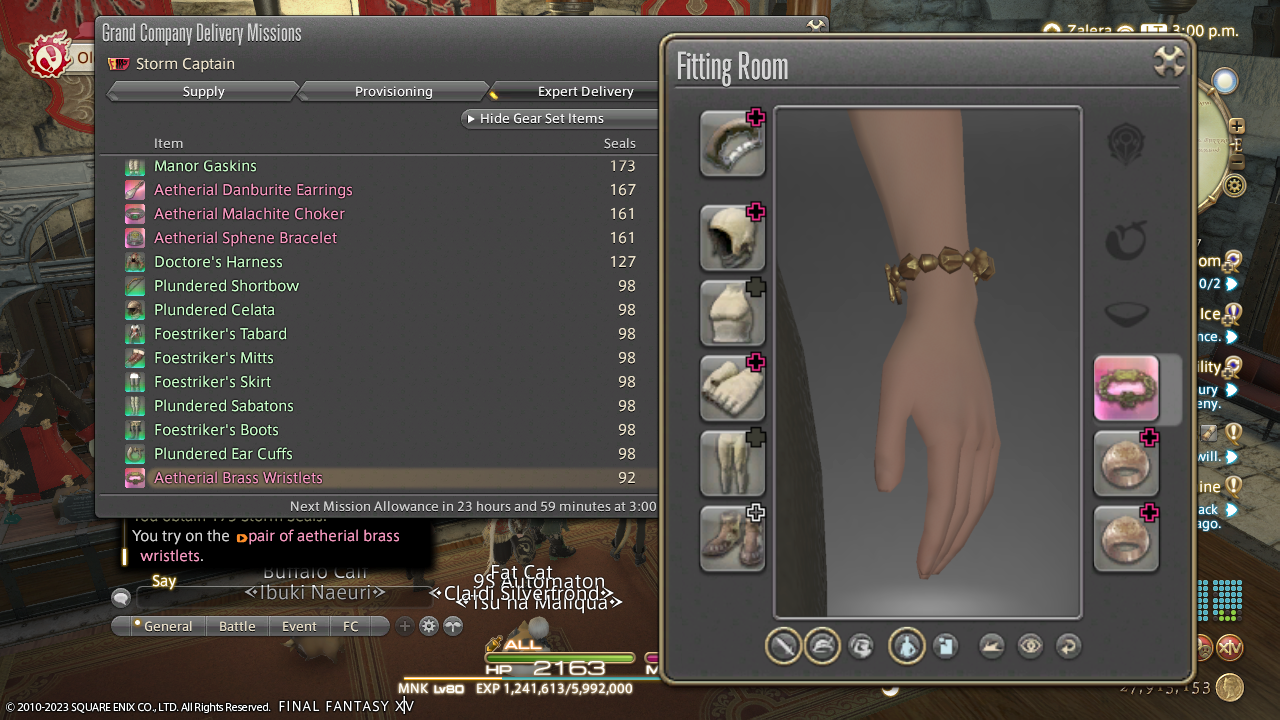
Task: Choose Aetherial Danburite Earrings row
Action: click(x=253, y=190)
